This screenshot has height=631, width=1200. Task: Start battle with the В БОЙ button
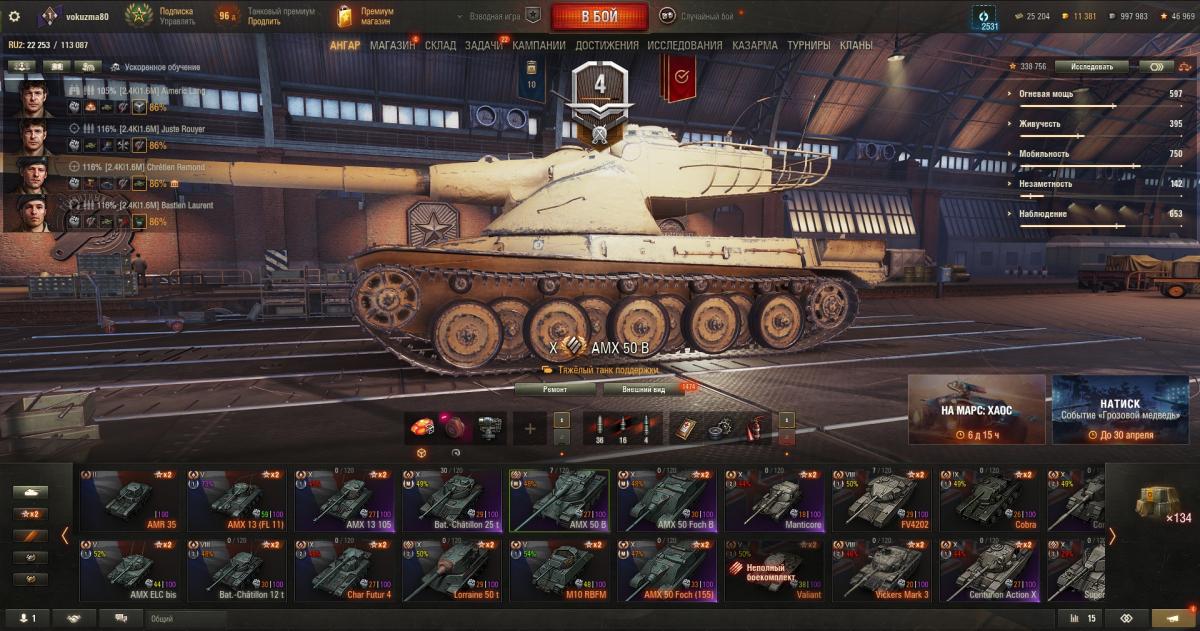[x=599, y=16]
